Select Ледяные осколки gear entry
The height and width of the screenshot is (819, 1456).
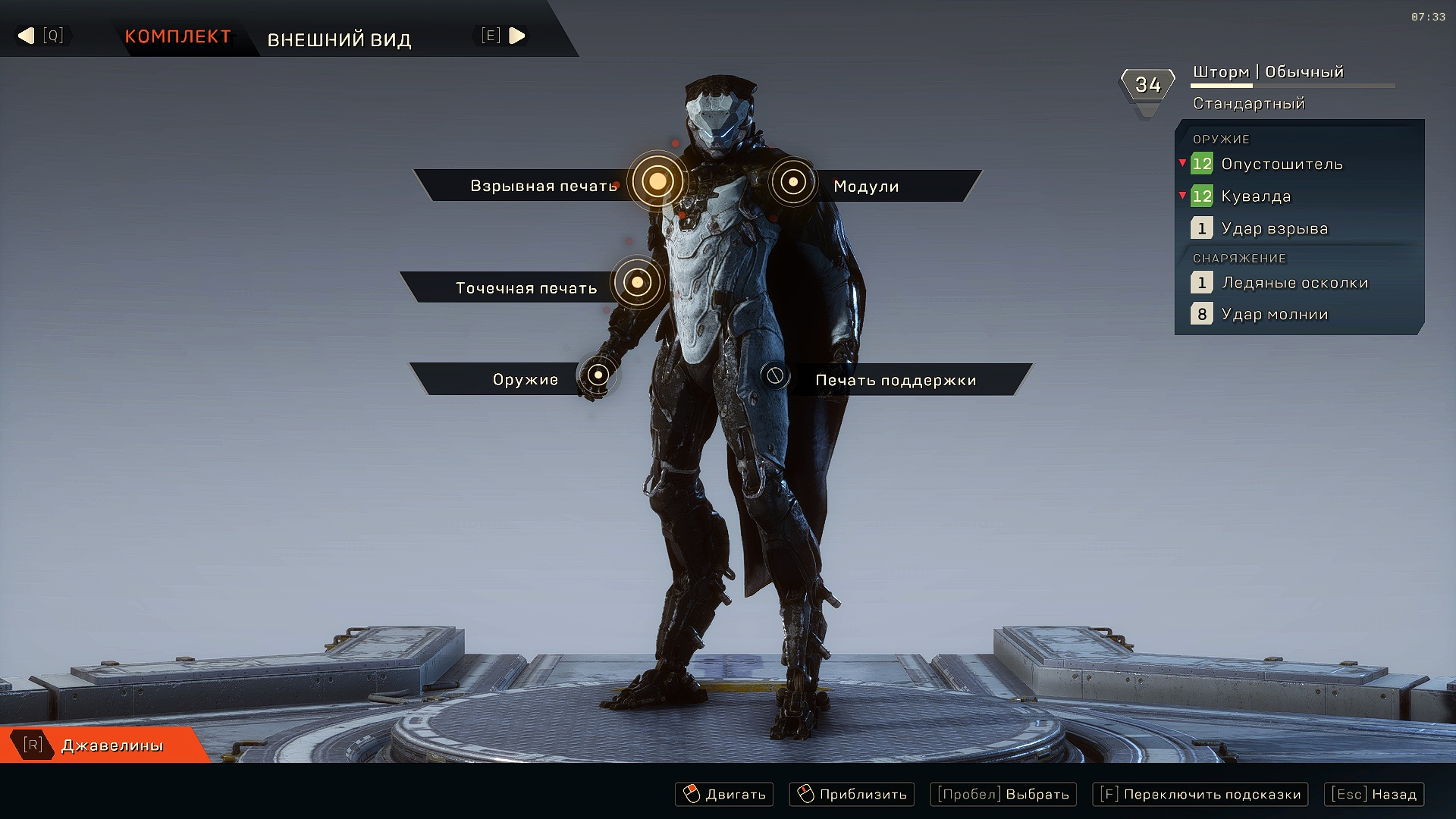click(1294, 283)
